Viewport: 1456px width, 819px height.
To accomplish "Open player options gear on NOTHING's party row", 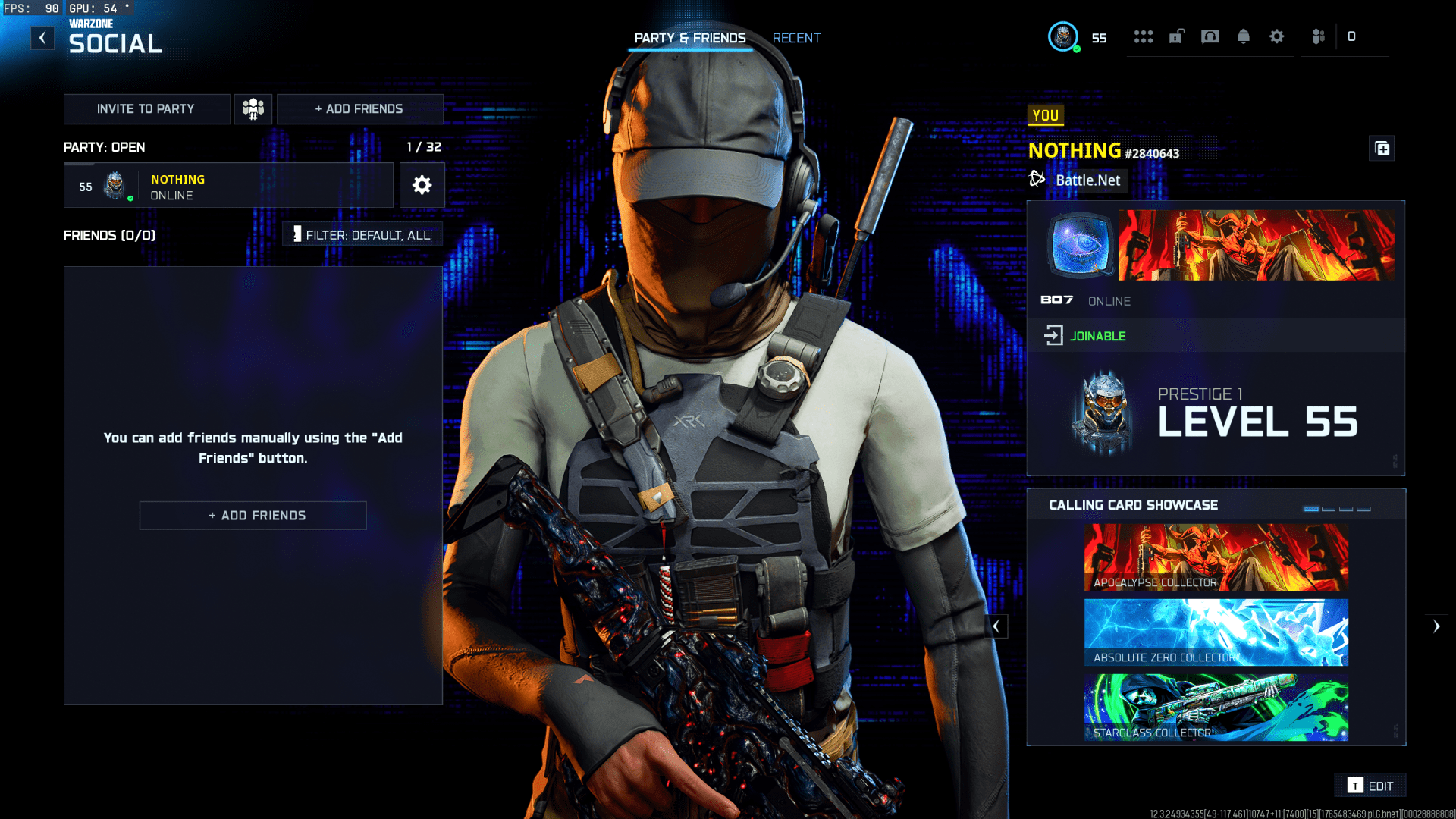I will pos(422,185).
